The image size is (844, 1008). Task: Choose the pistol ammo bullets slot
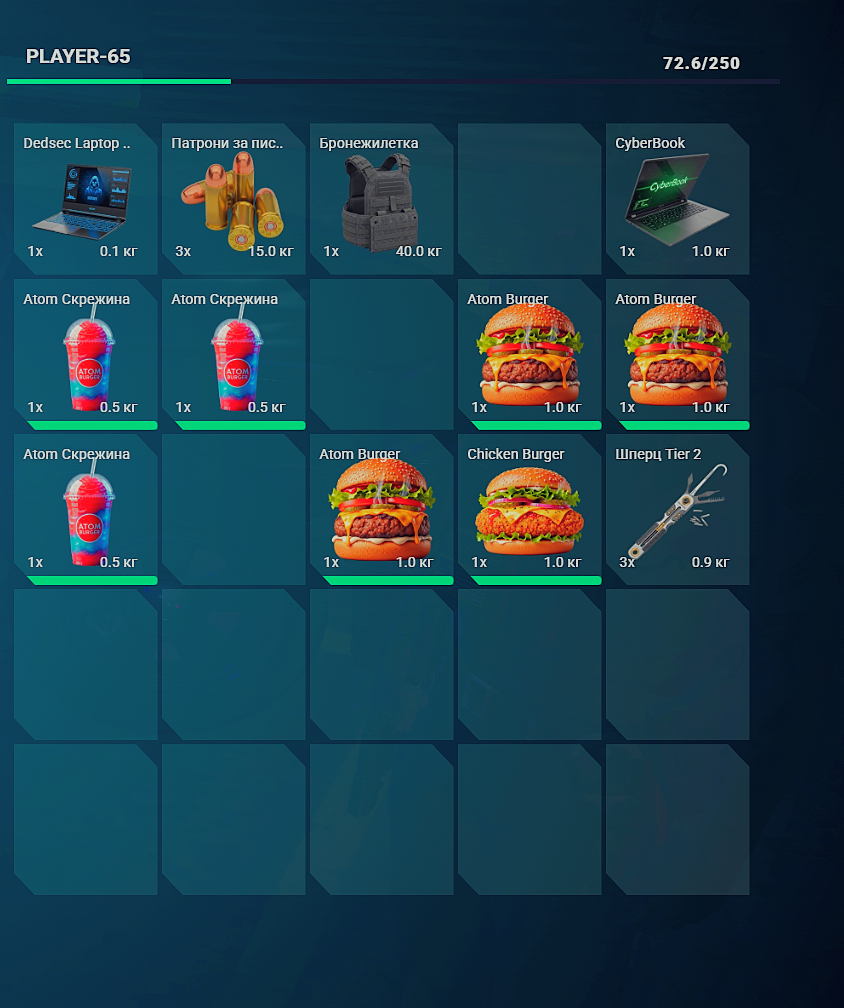click(x=233, y=199)
